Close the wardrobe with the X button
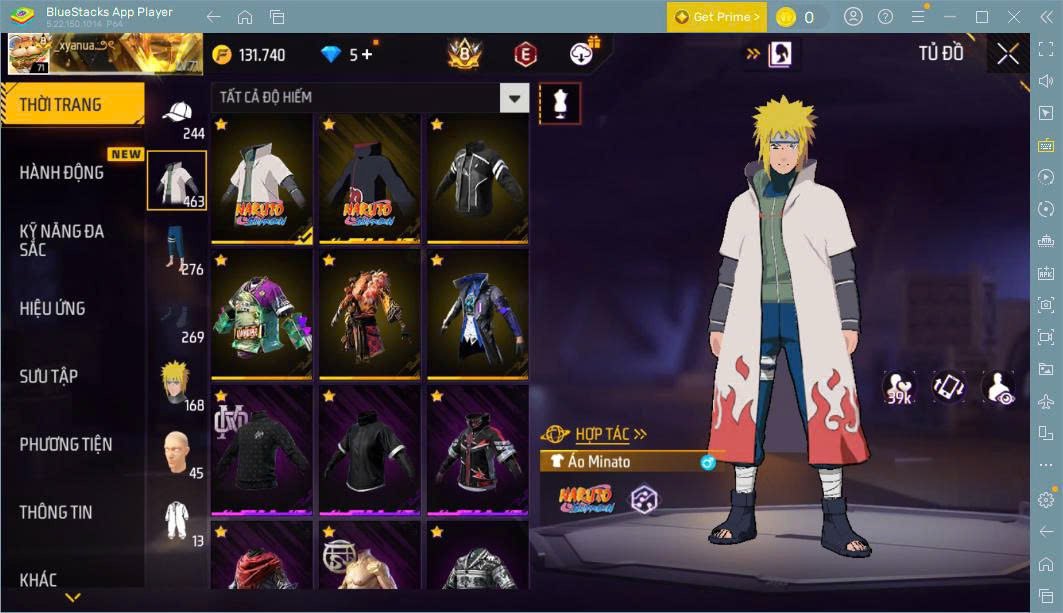Image resolution: width=1063 pixels, height=613 pixels. pos(1008,54)
